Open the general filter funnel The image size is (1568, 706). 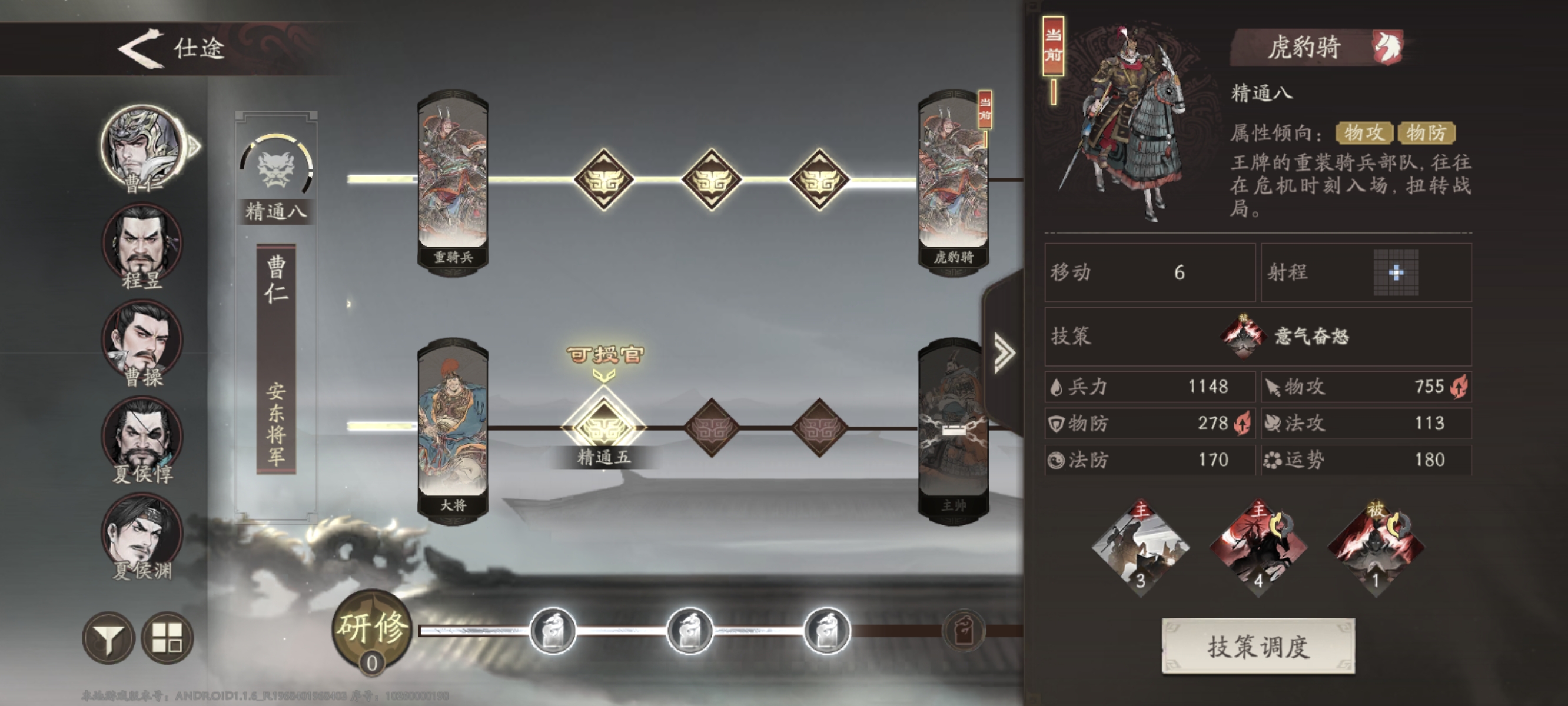coord(108,638)
